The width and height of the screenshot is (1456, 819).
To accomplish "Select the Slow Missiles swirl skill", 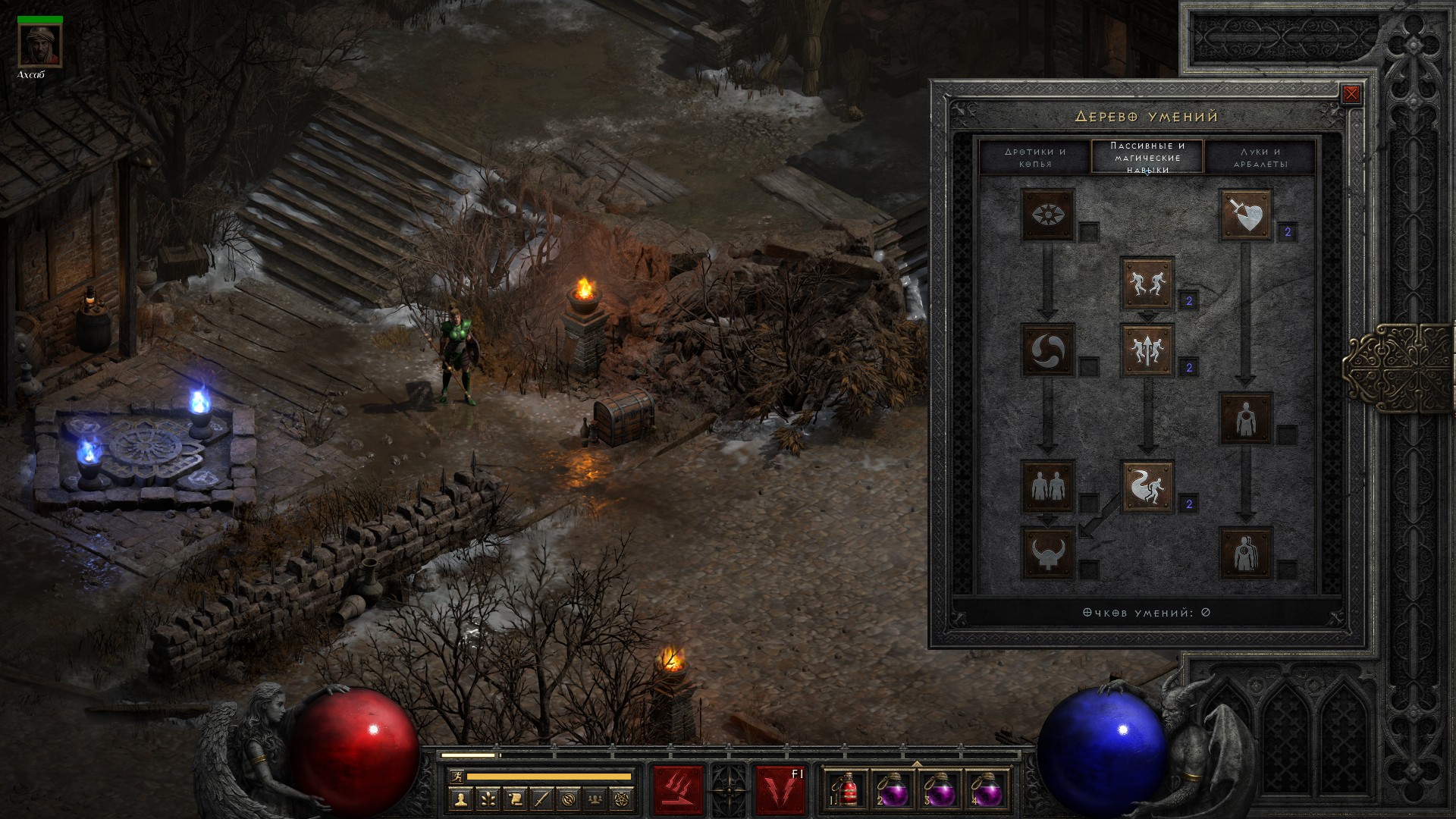I will (1048, 350).
